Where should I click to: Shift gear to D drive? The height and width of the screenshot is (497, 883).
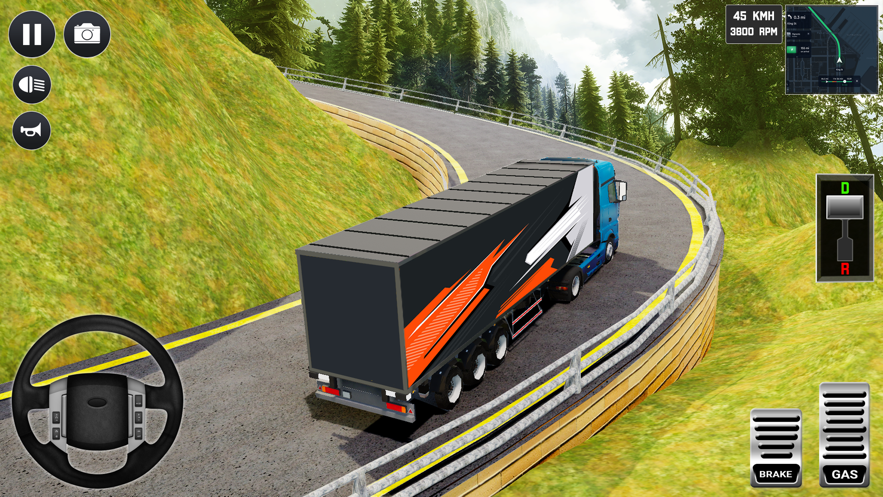click(845, 189)
